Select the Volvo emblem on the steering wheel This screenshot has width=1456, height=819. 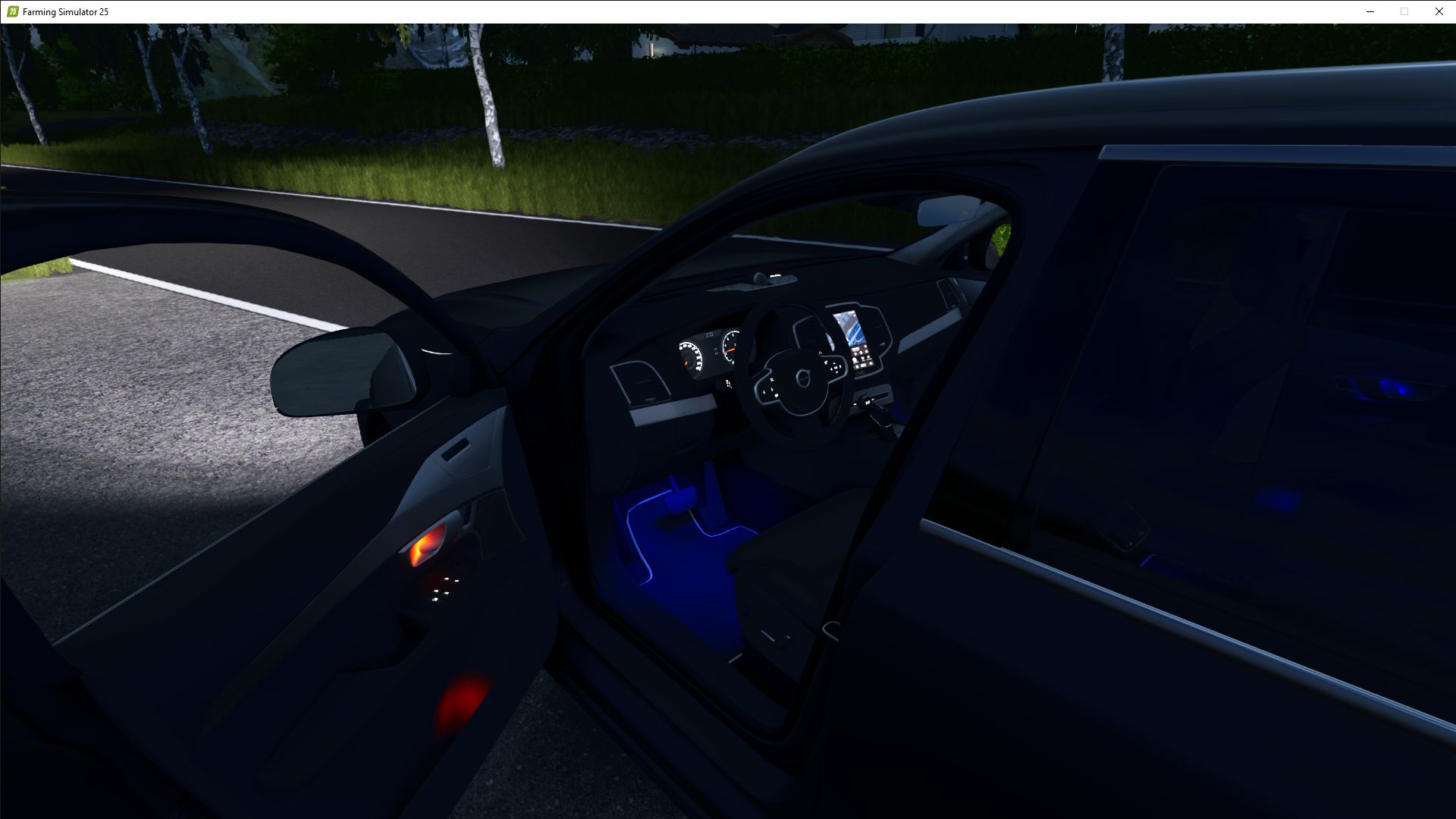[x=804, y=376]
